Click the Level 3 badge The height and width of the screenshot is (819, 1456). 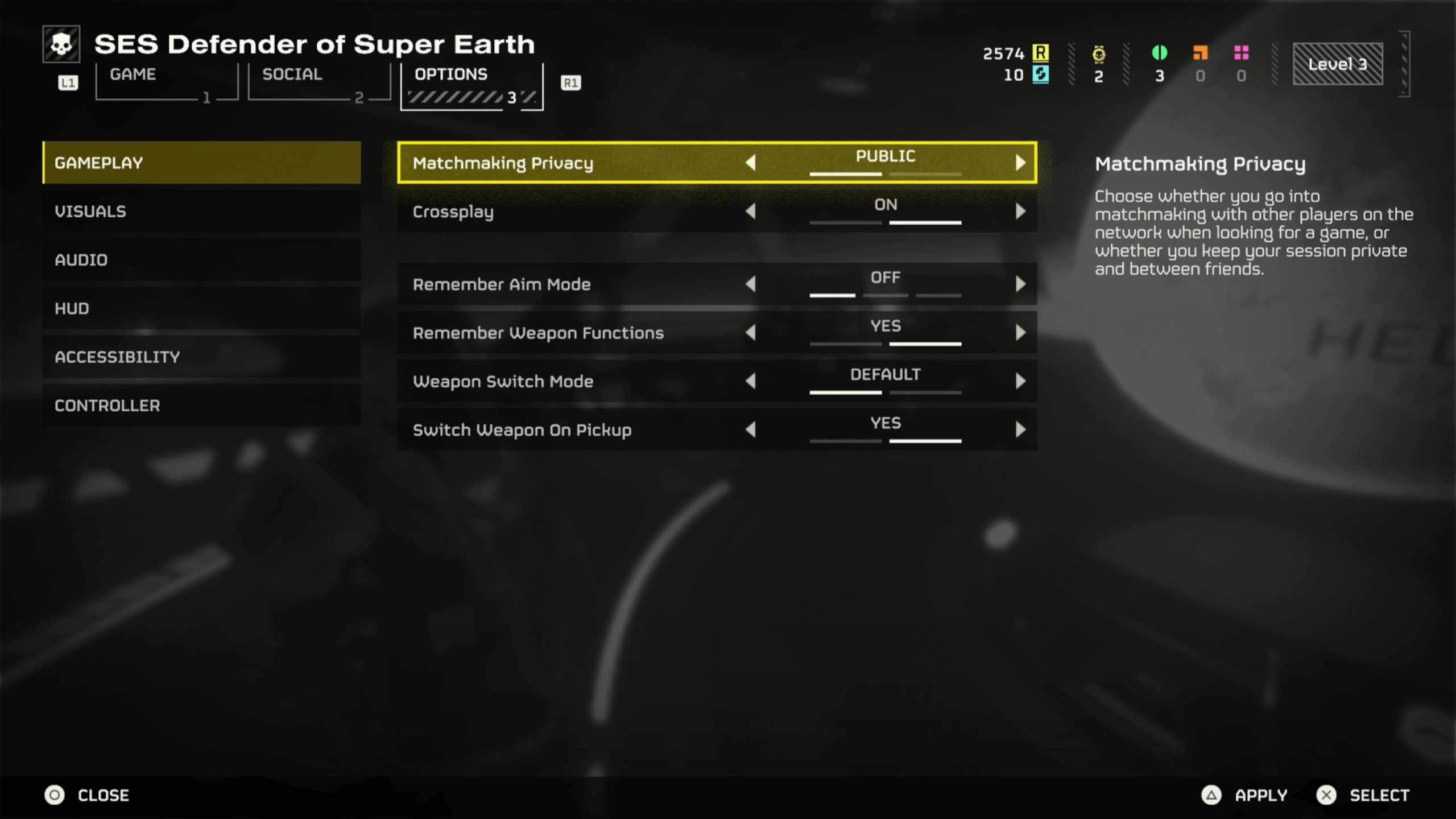[x=1338, y=64]
